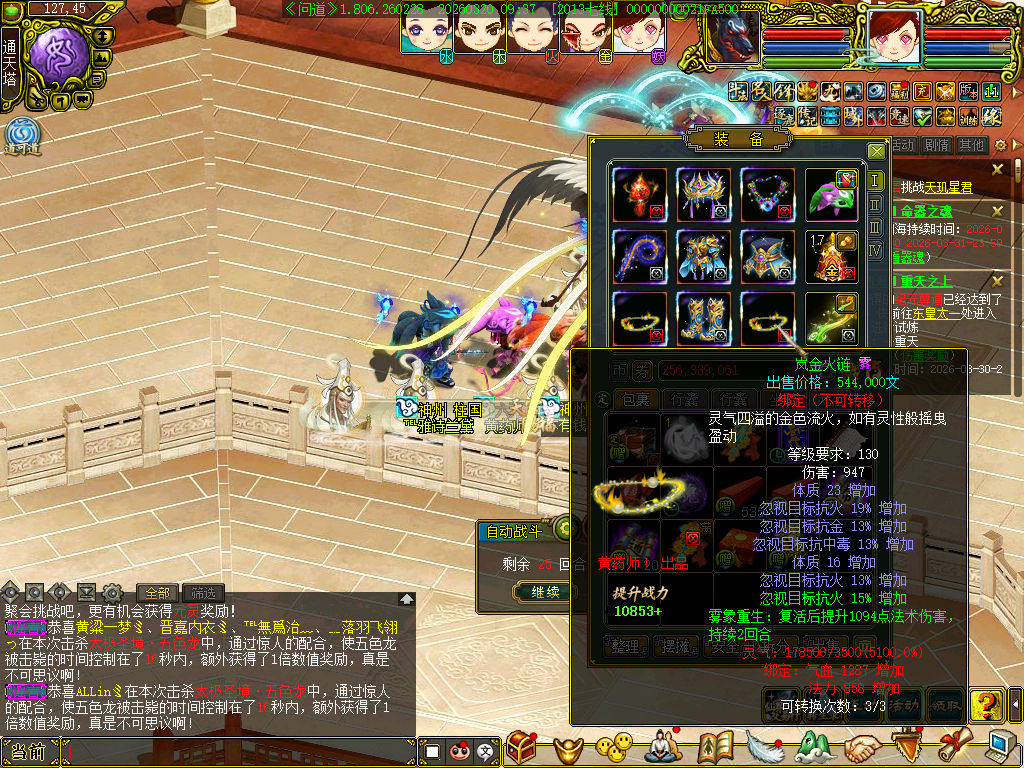
Task: Select the gold-blue boots slot
Action: [x=703, y=318]
